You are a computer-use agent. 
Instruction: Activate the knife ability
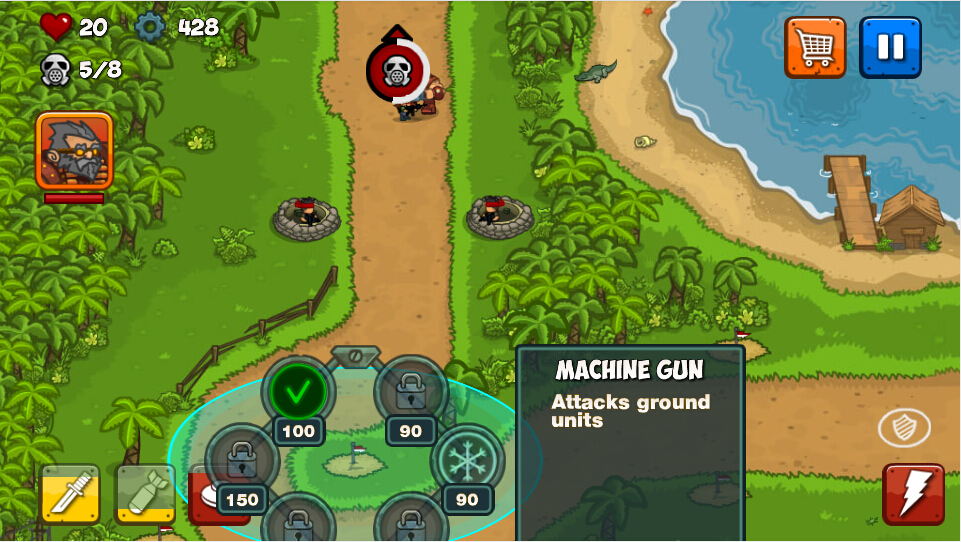70,493
